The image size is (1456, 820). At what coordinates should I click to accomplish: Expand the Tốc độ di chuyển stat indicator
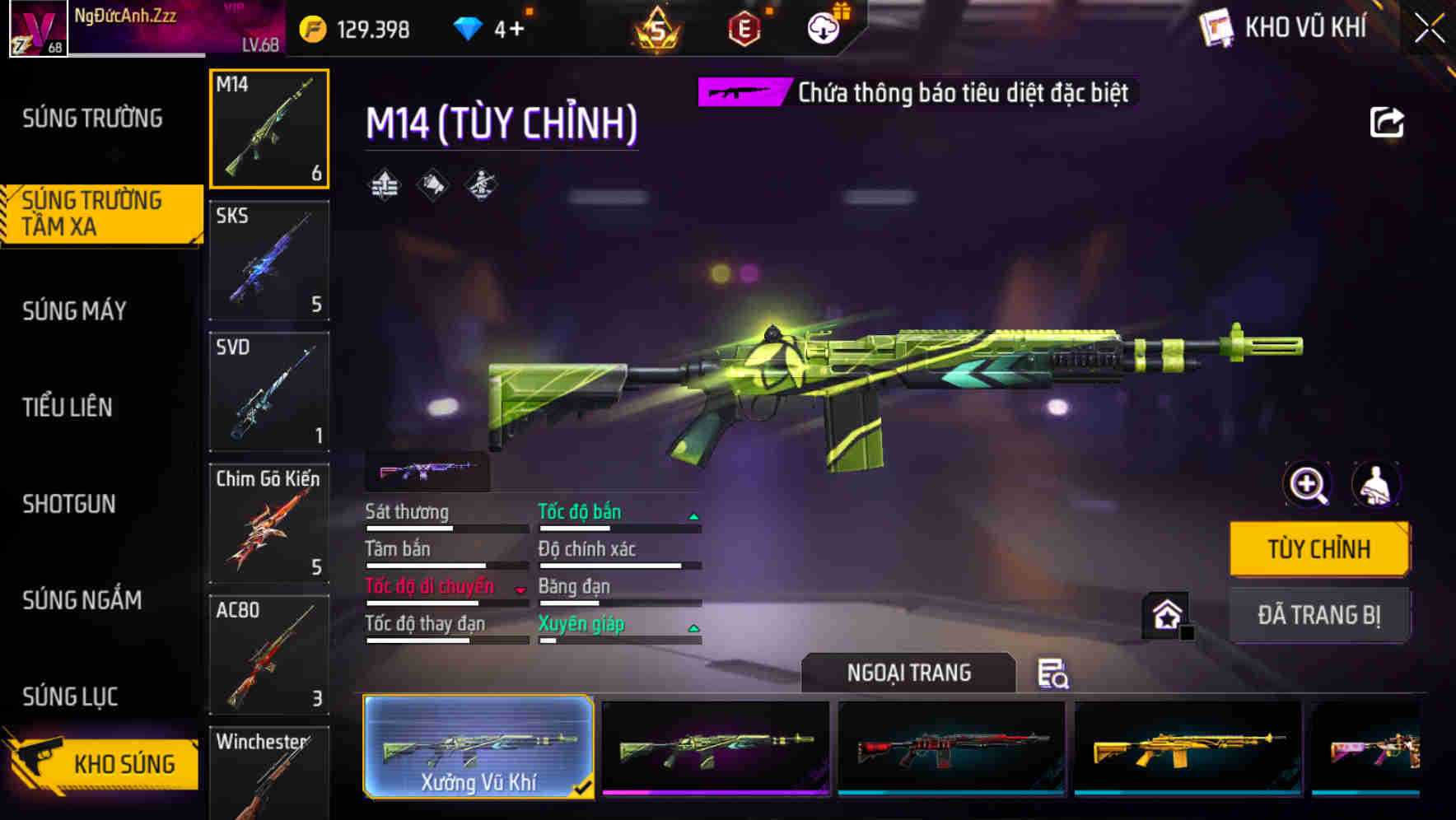coord(519,588)
